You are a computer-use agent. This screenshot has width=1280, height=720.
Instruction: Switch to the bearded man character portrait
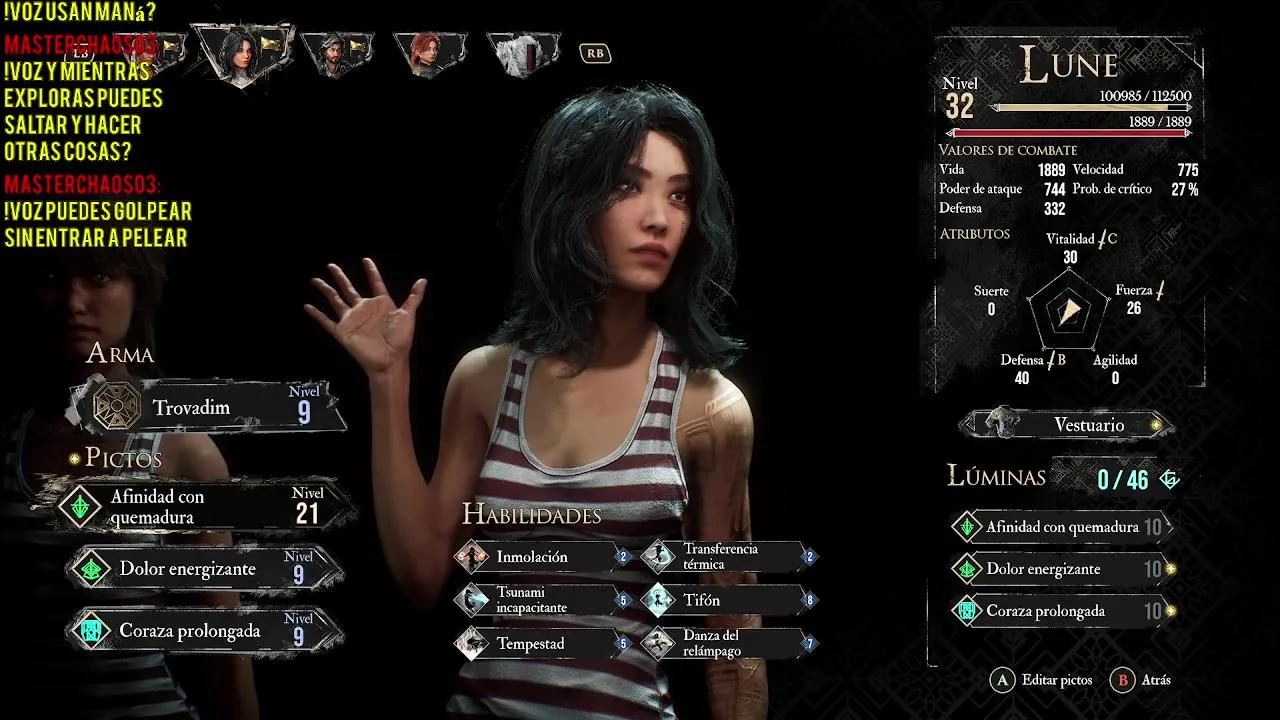coord(337,53)
